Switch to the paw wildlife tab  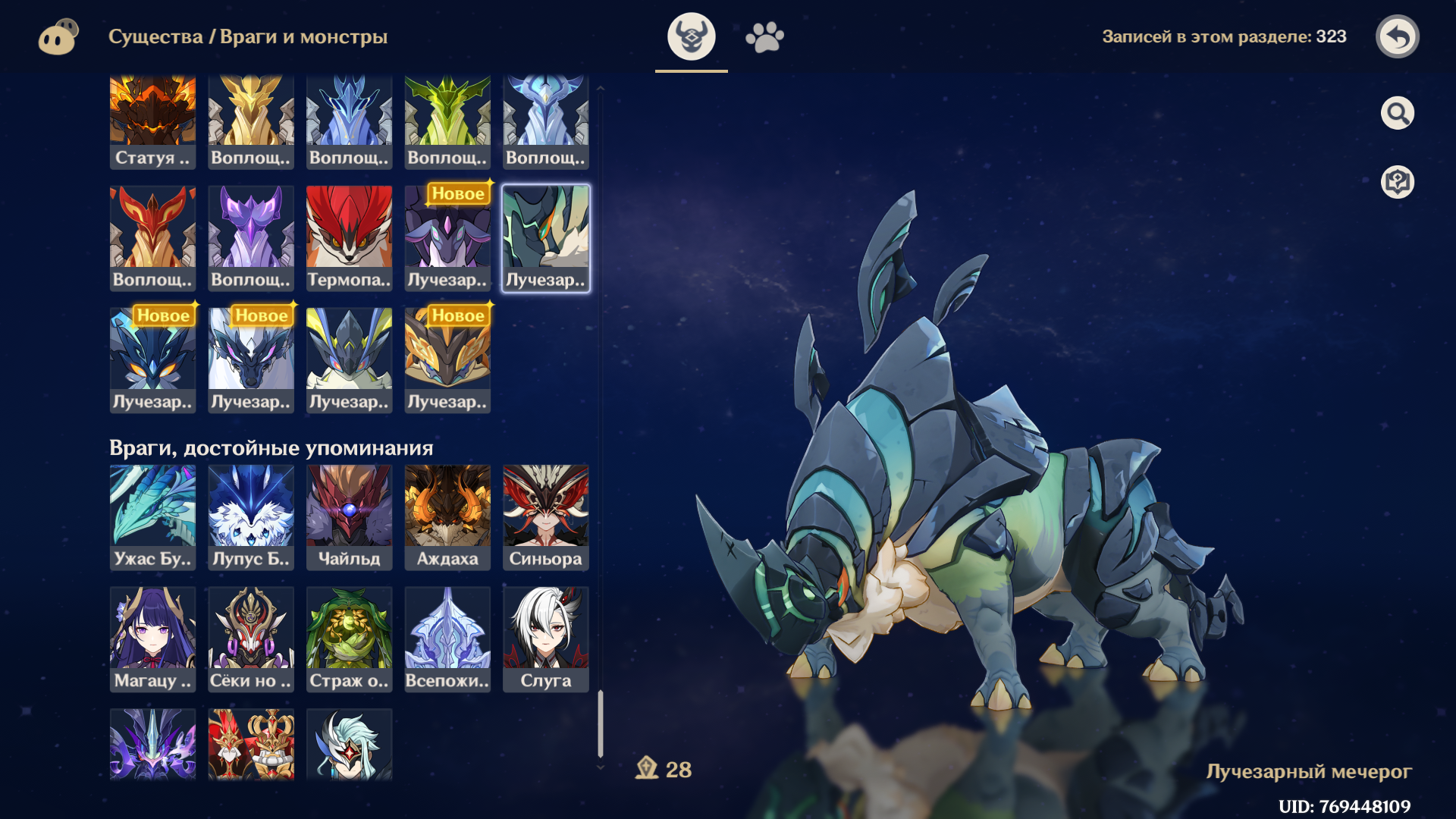tap(764, 36)
